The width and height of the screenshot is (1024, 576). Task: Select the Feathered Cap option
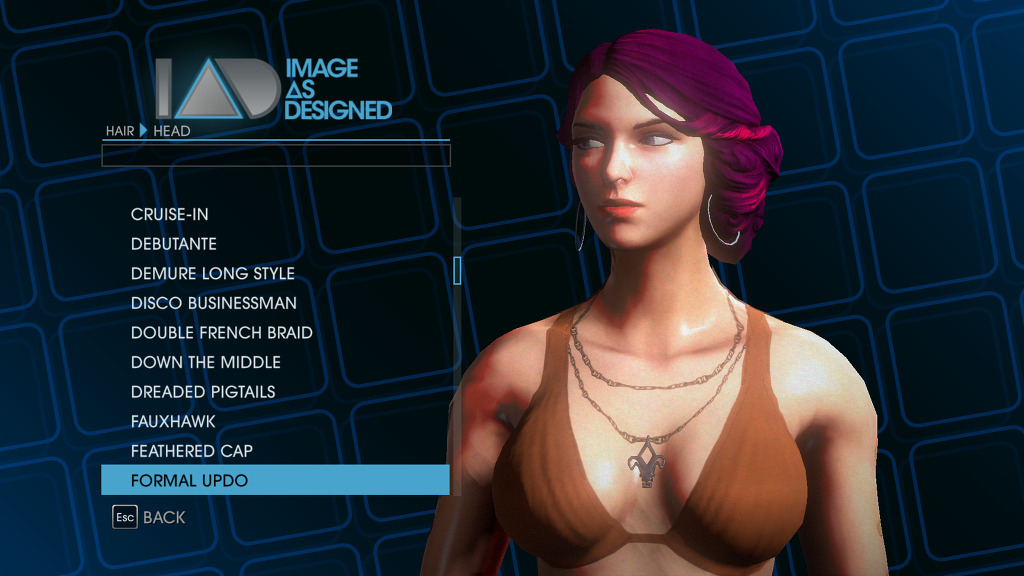pos(192,451)
